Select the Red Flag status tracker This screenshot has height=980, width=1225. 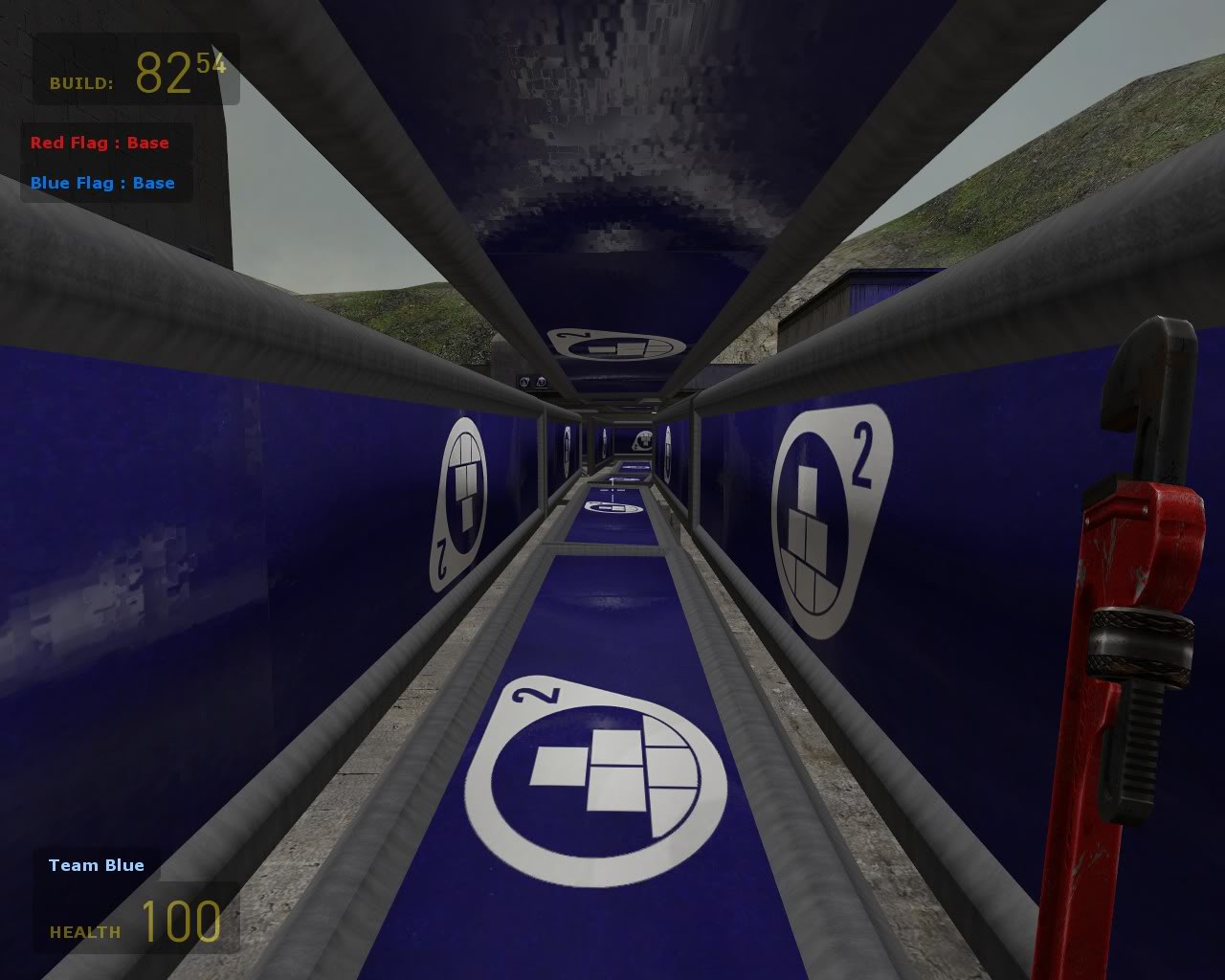(x=100, y=144)
